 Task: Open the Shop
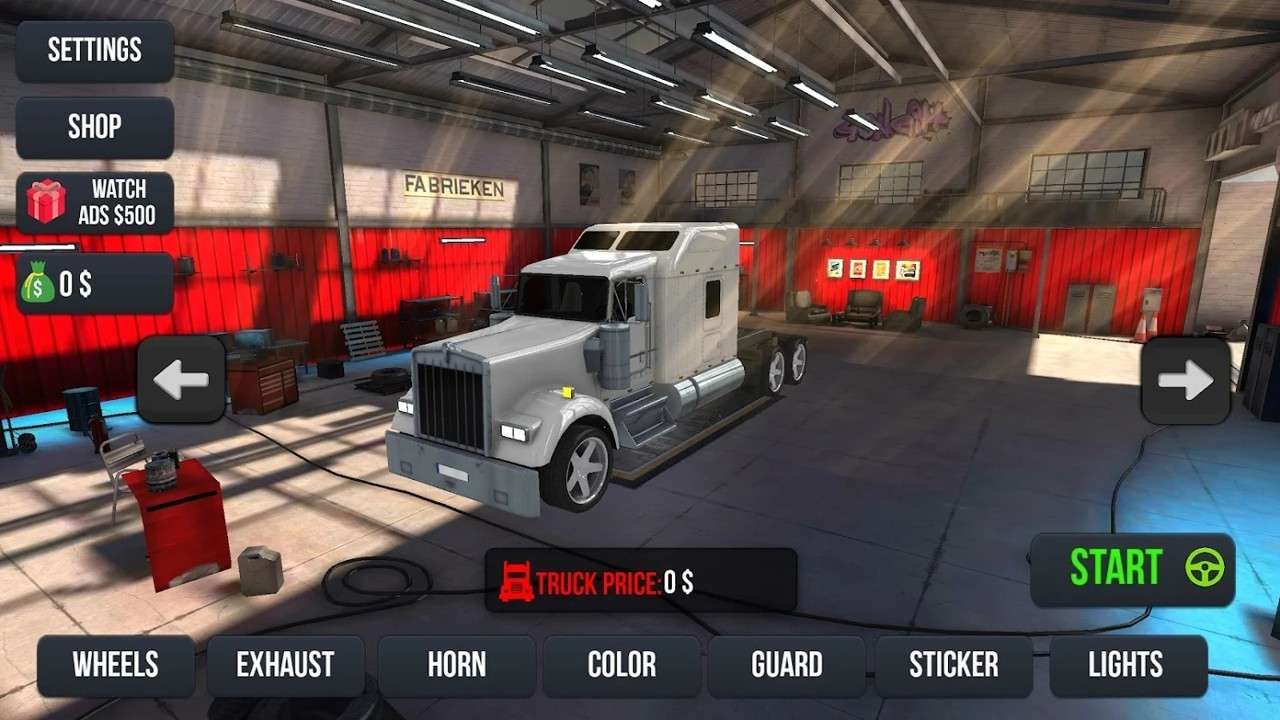[95, 127]
